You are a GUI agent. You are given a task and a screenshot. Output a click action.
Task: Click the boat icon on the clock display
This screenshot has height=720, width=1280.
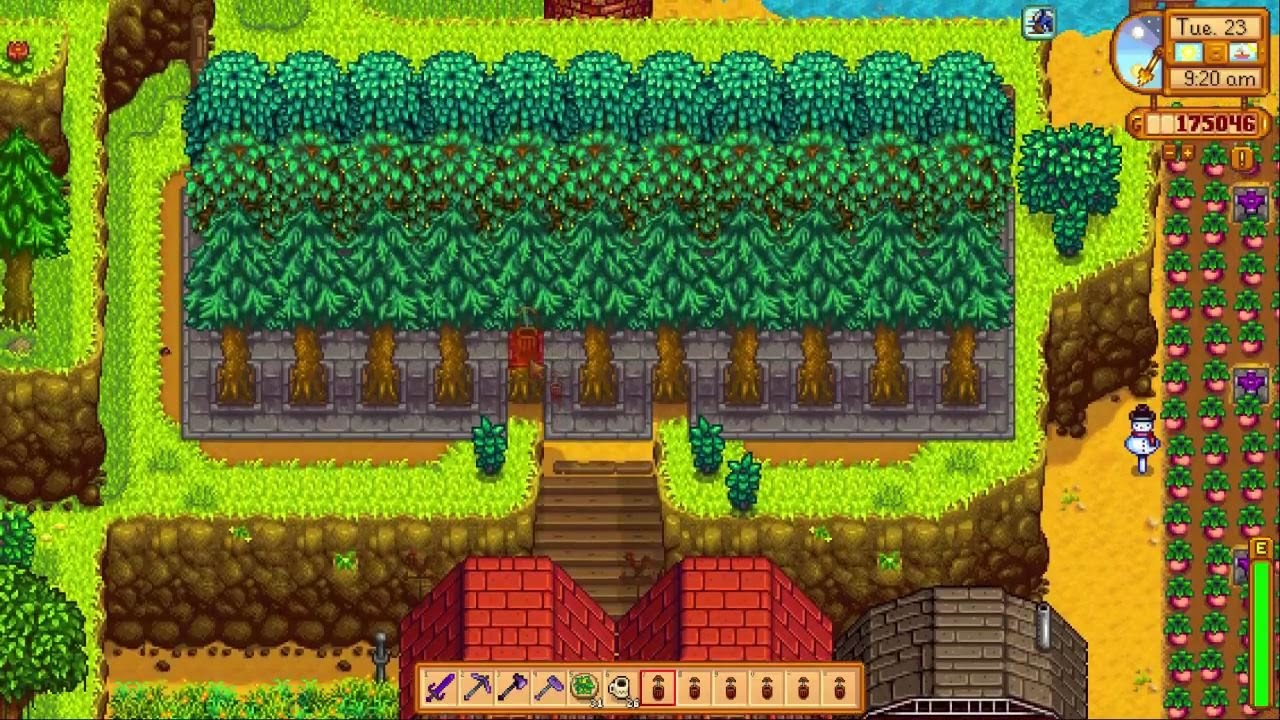tap(1241, 53)
